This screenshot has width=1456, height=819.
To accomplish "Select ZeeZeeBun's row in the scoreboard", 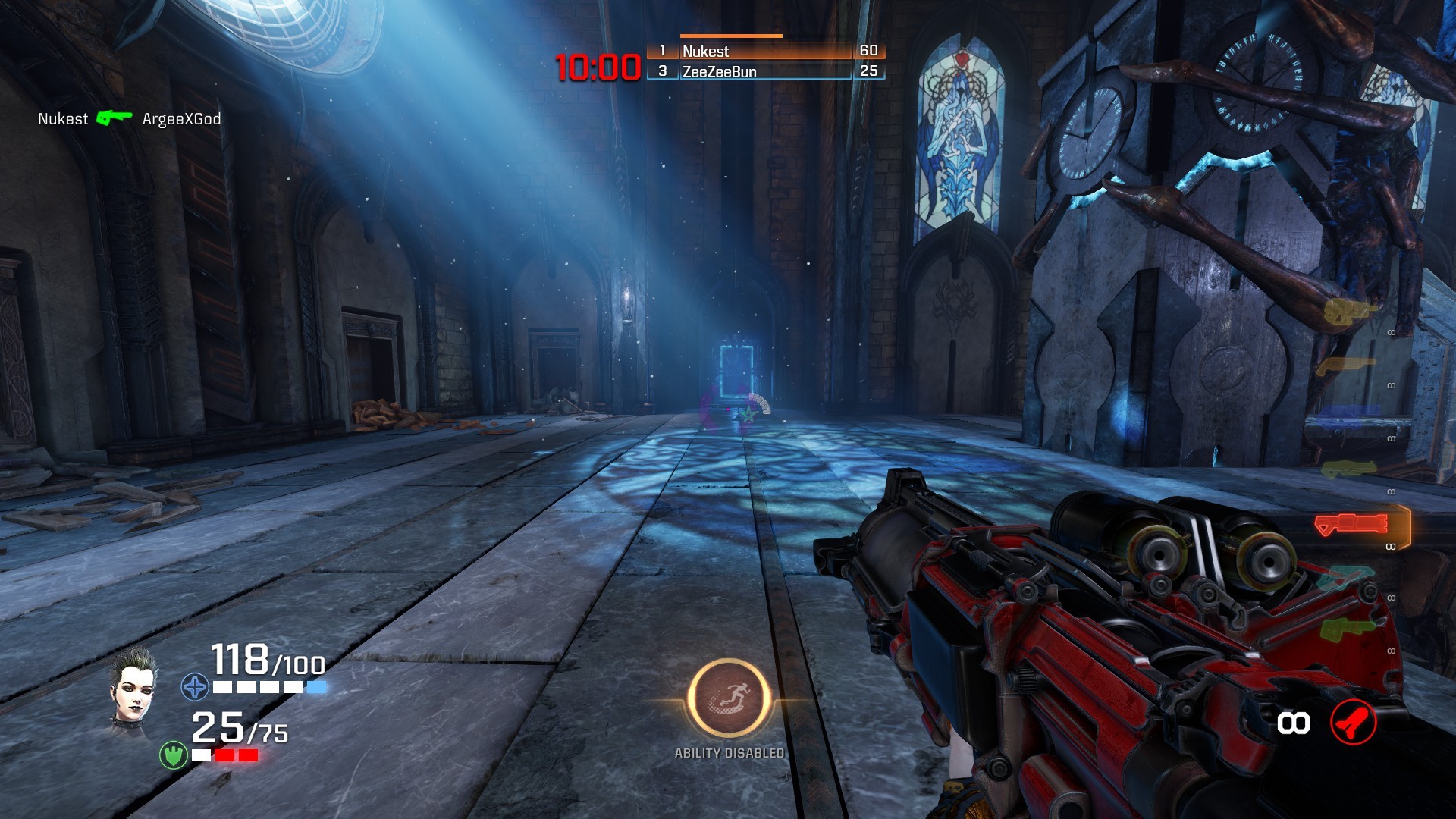I will pyautogui.click(x=764, y=71).
